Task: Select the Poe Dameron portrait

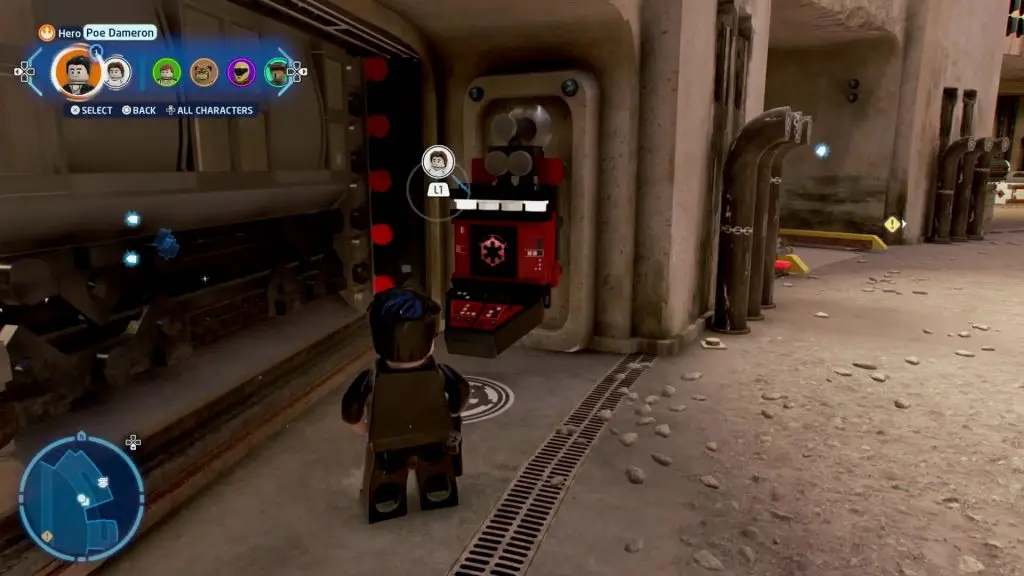Action: click(x=77, y=71)
